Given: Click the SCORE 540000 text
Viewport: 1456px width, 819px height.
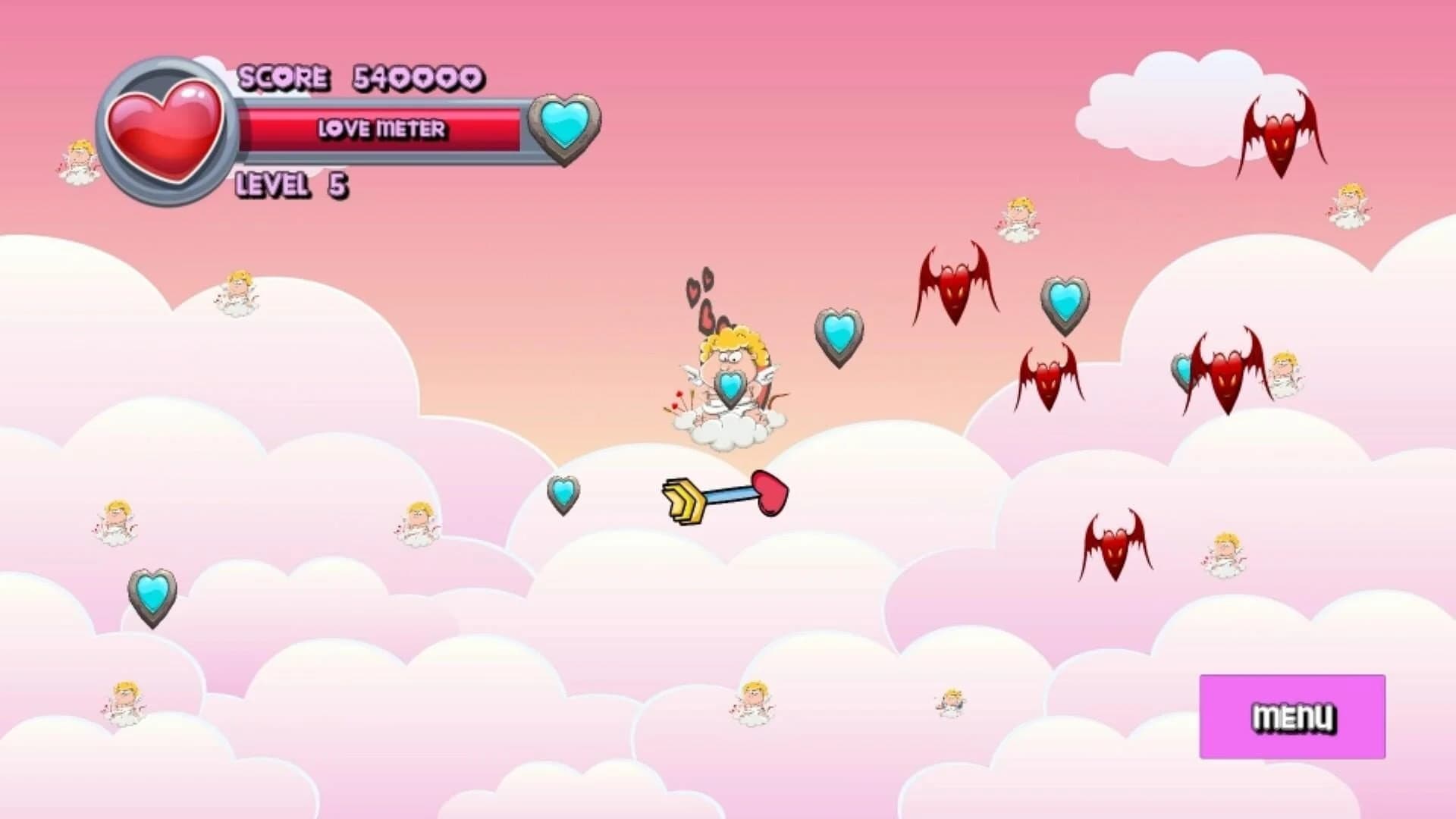Looking at the screenshot, I should (x=356, y=76).
